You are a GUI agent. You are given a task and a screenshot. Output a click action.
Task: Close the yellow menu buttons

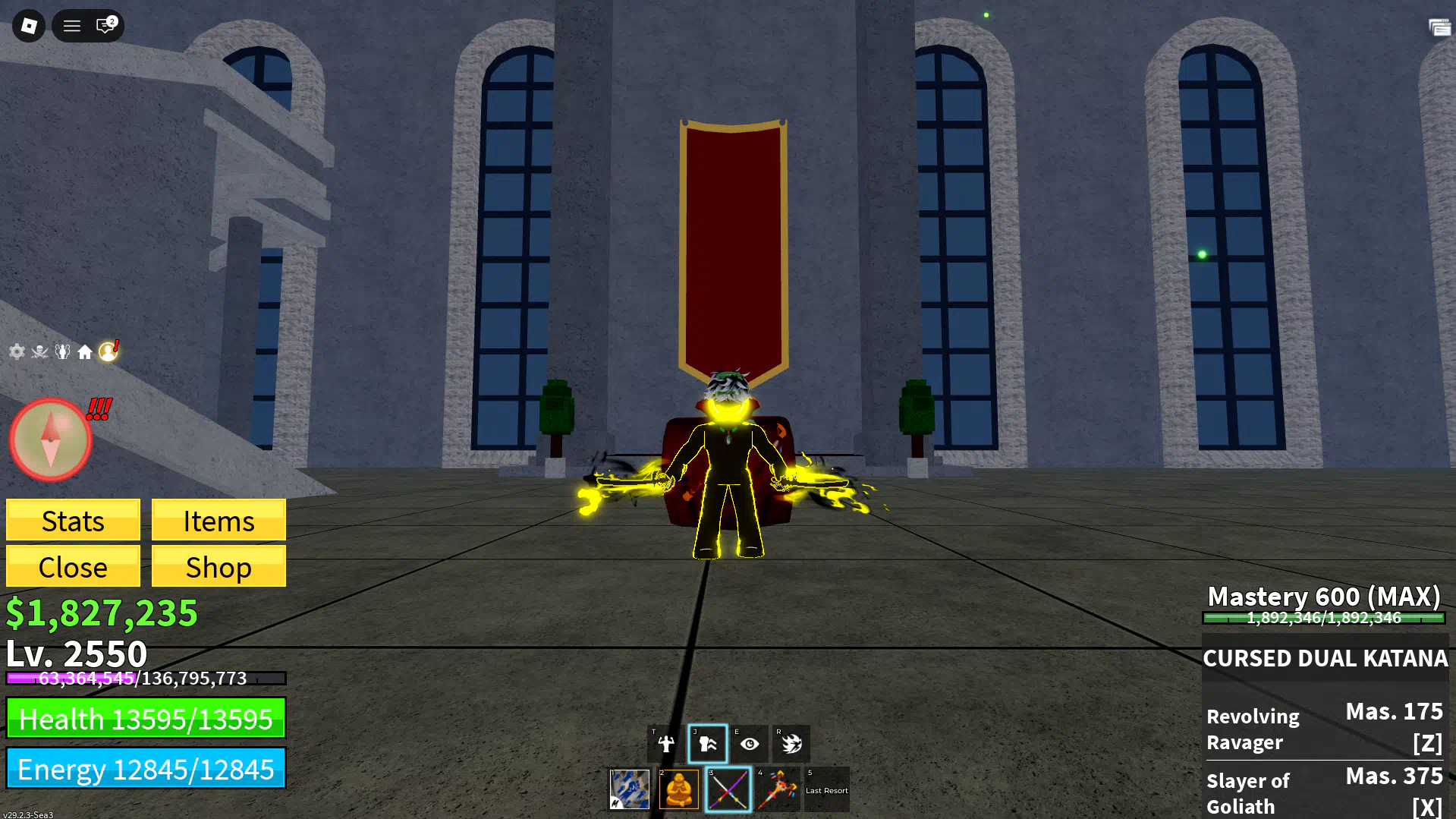[x=73, y=567]
